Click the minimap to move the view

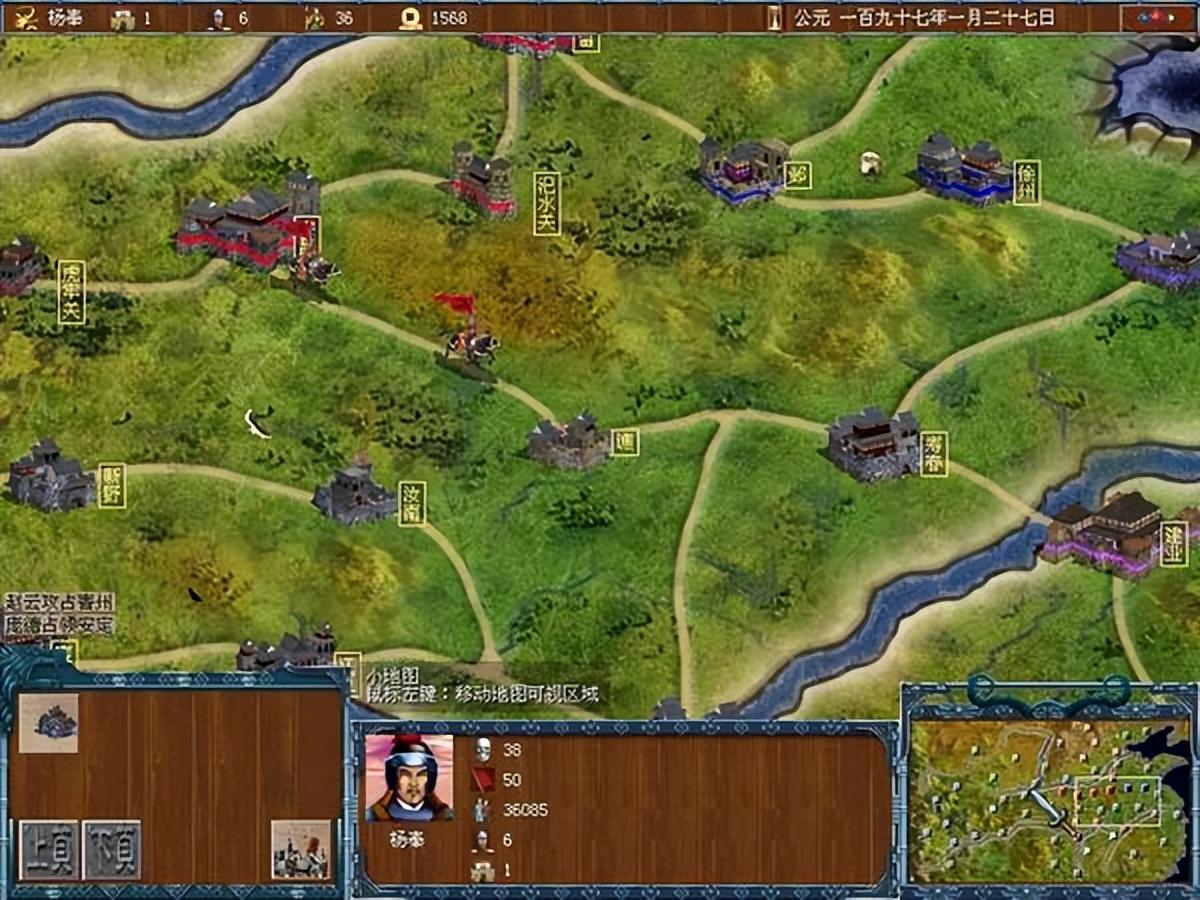(x=1050, y=800)
